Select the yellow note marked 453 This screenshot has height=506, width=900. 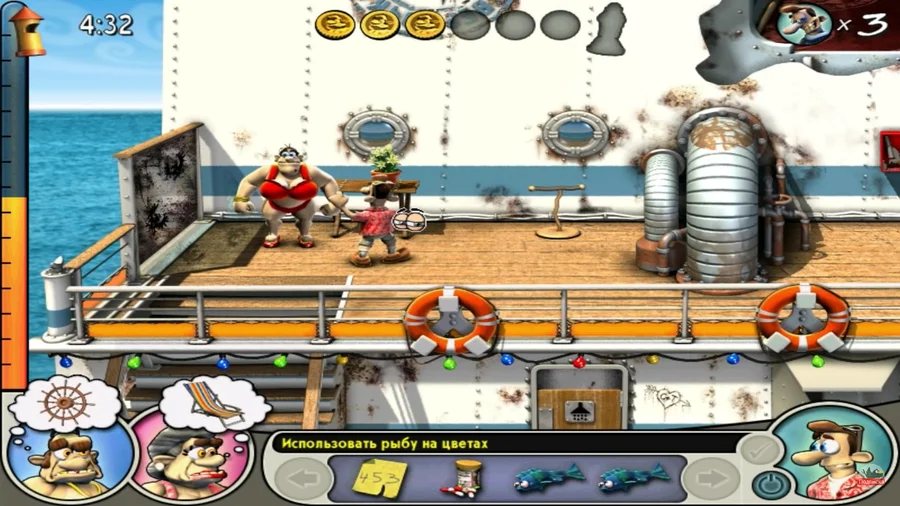(378, 475)
